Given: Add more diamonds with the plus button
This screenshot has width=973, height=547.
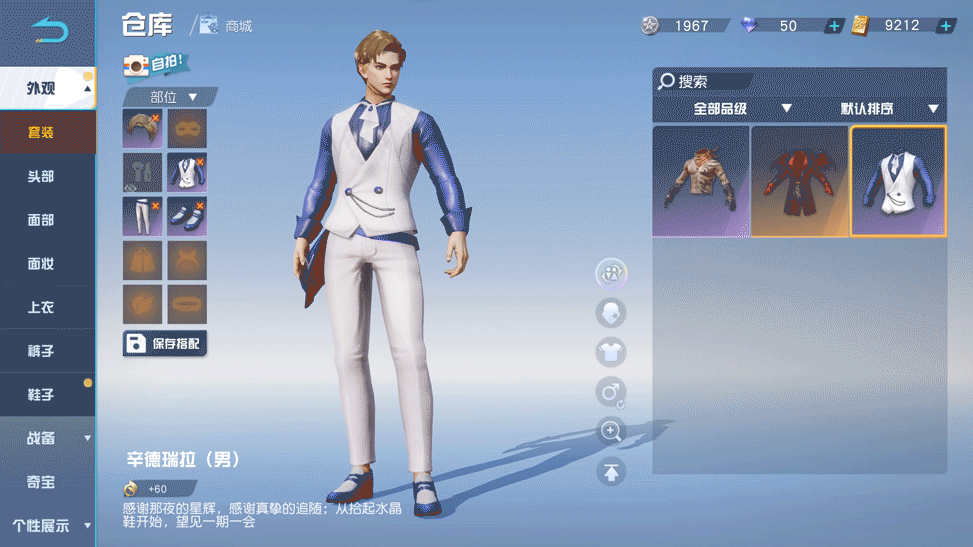Looking at the screenshot, I should pos(833,26).
